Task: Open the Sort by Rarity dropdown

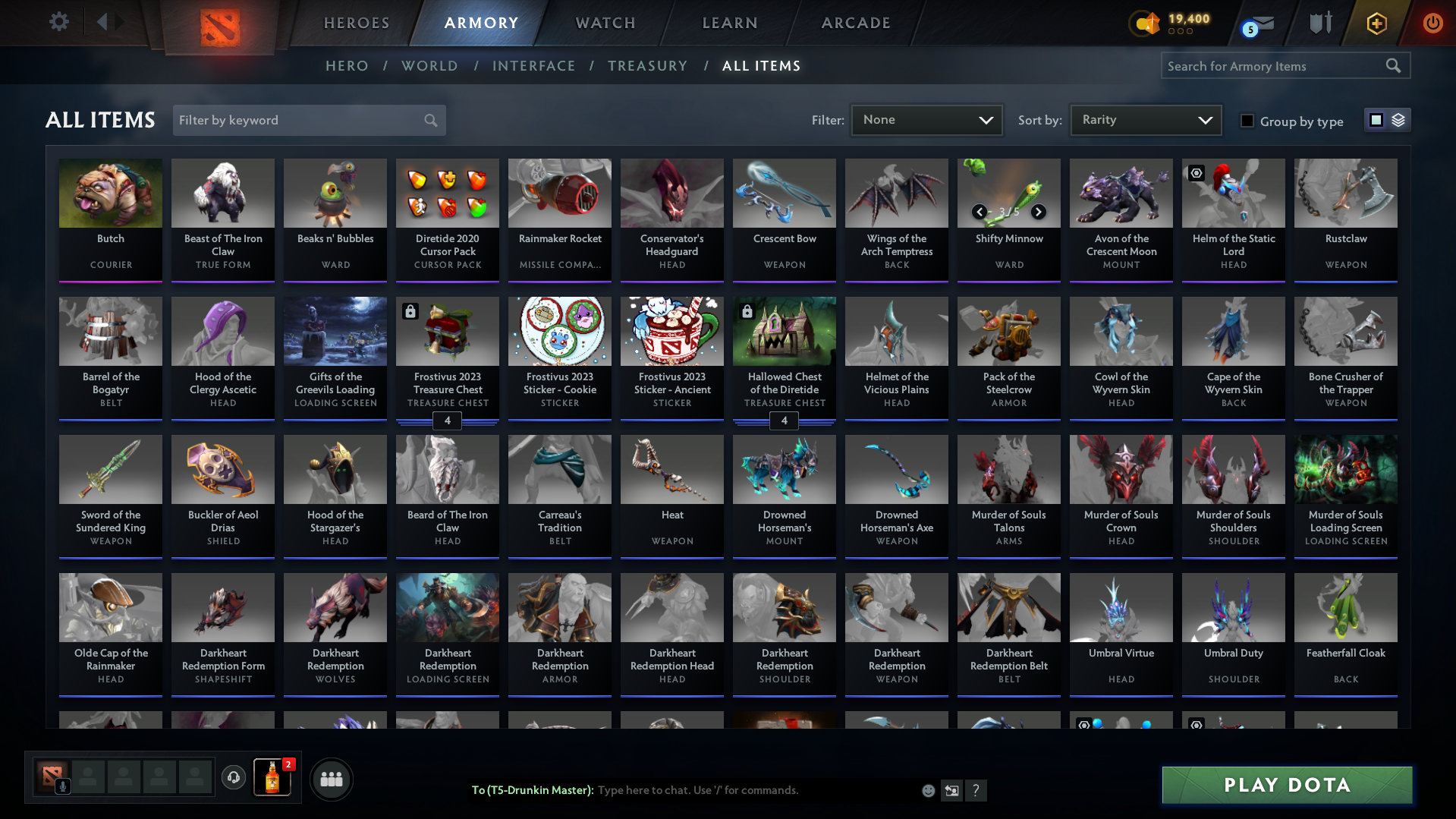Action: (x=1145, y=119)
